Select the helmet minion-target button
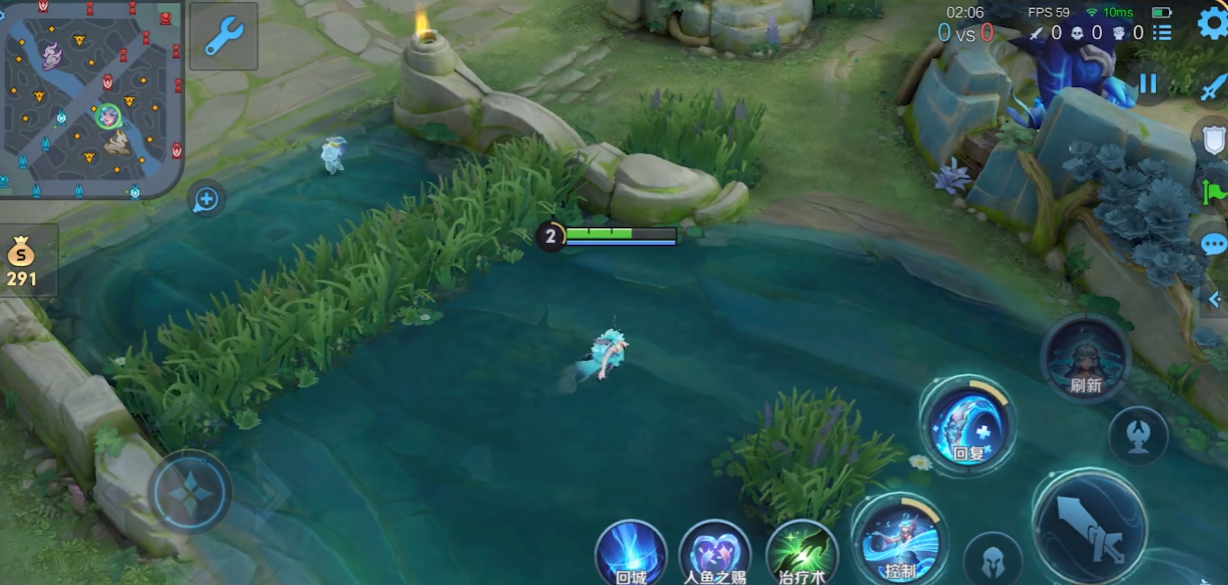Image resolution: width=1228 pixels, height=585 pixels. click(x=993, y=560)
